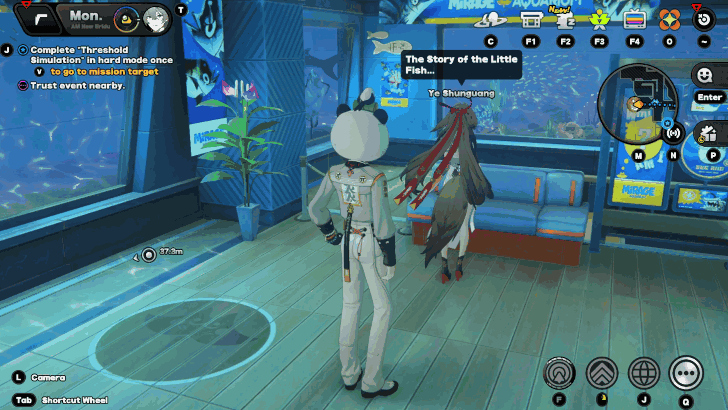This screenshot has width=728, height=410.
Task: Click the character portrait in the top-left panel
Action: [x=155, y=17]
